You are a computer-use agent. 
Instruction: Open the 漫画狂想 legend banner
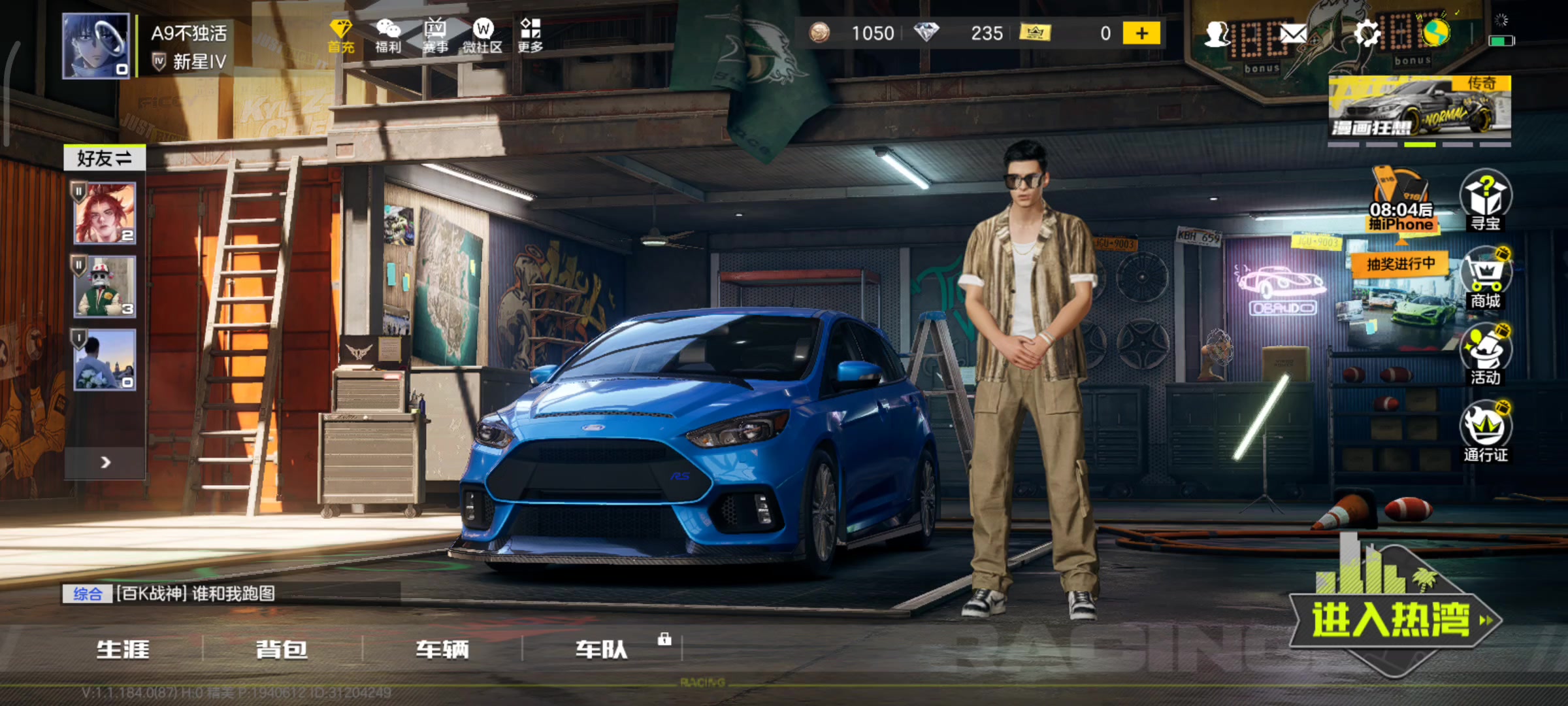(1420, 108)
